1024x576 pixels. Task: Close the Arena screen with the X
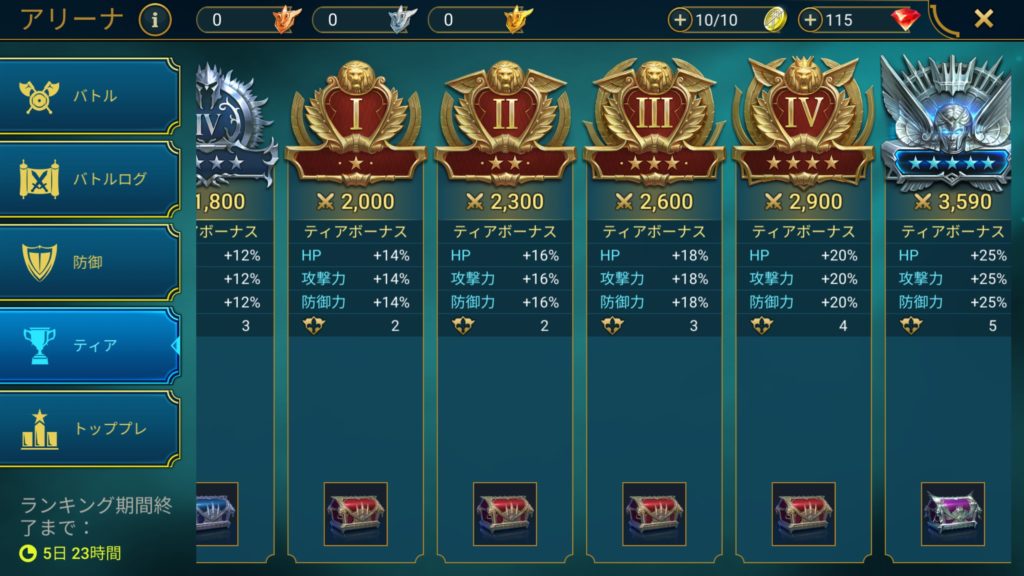(x=984, y=18)
